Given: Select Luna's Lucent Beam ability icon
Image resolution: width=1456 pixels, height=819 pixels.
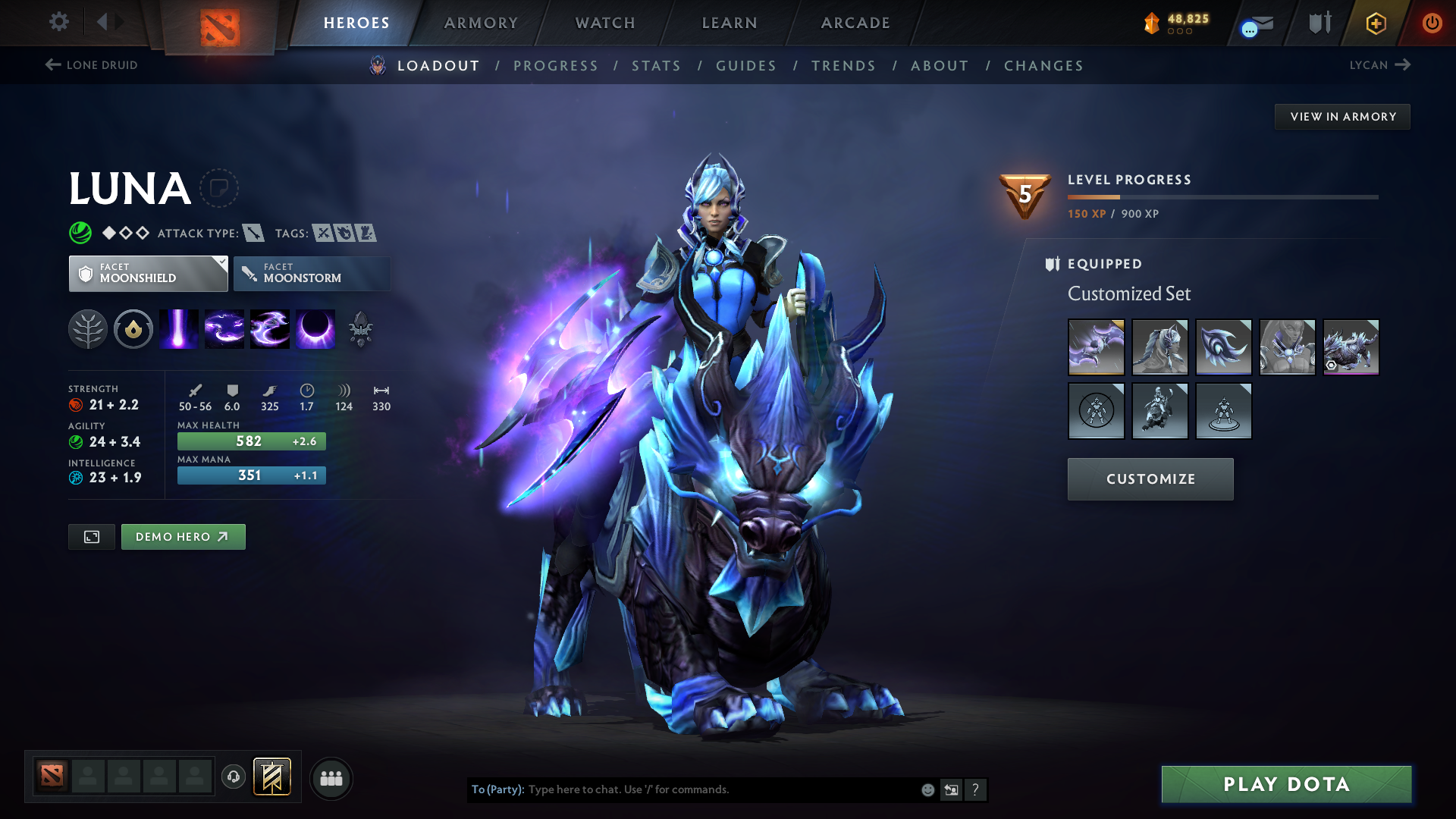Looking at the screenshot, I should click(178, 328).
